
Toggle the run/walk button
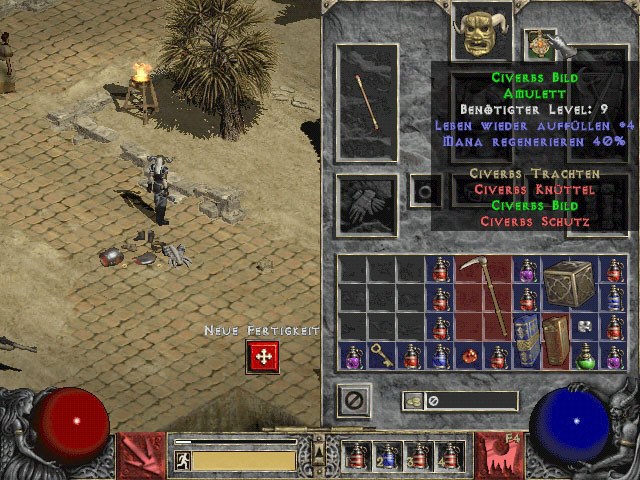[x=182, y=460]
